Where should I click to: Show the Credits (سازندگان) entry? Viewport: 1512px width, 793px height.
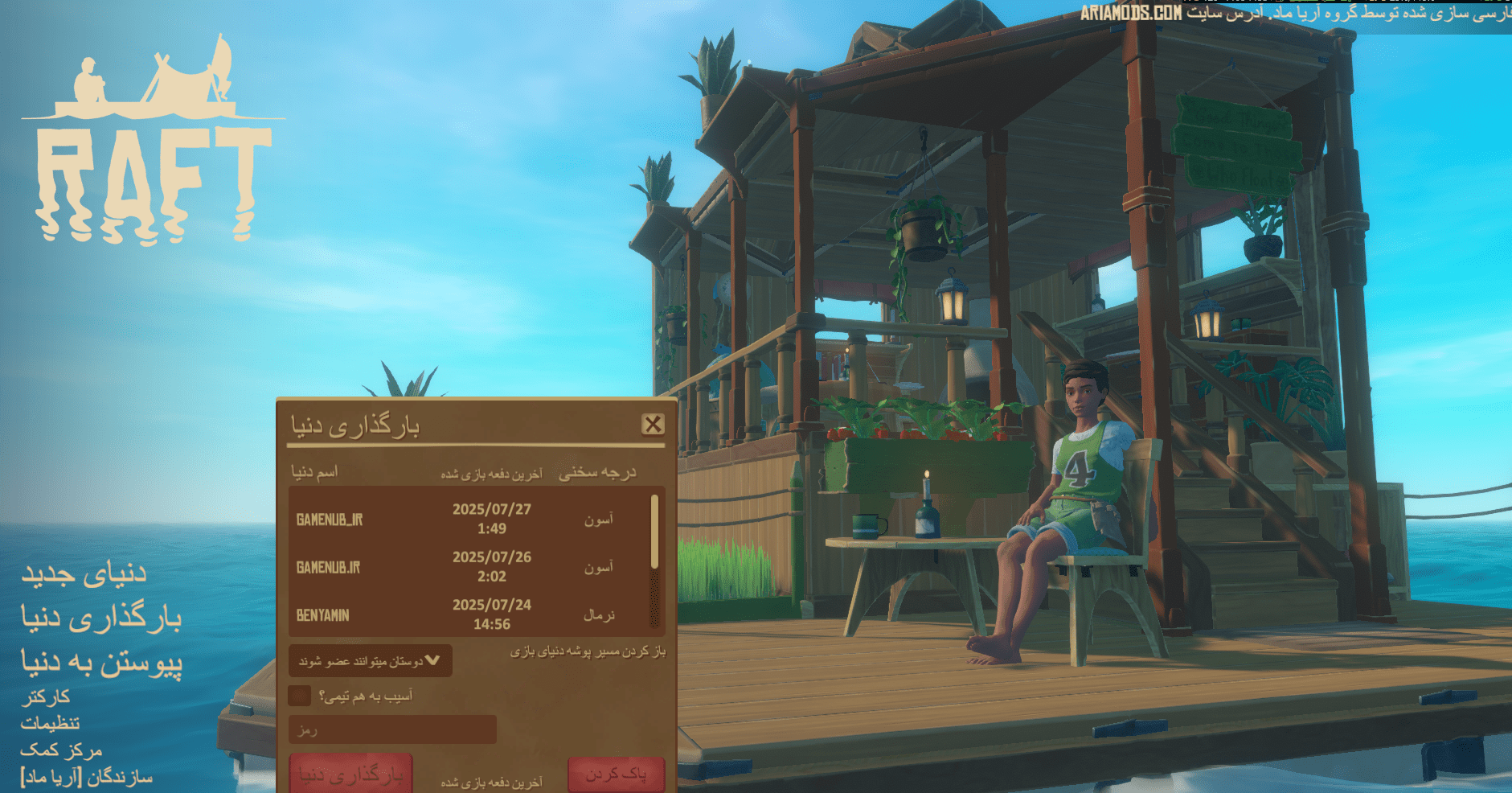[87, 778]
